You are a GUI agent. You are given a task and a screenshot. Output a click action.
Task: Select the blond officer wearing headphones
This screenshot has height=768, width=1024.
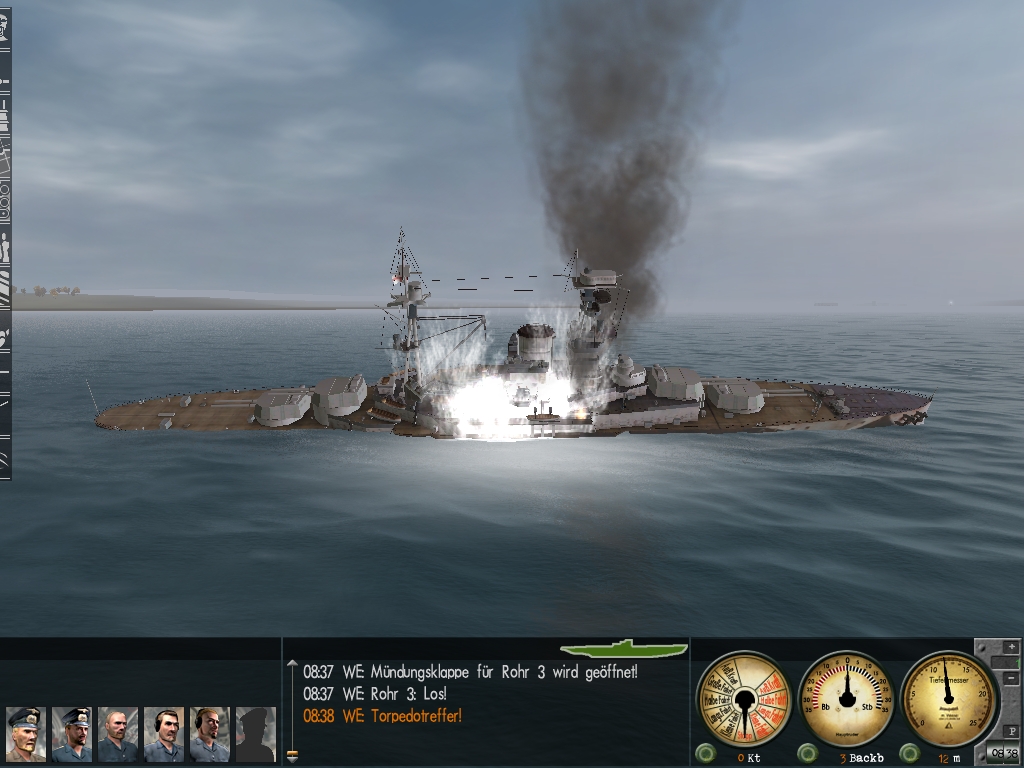click(209, 733)
